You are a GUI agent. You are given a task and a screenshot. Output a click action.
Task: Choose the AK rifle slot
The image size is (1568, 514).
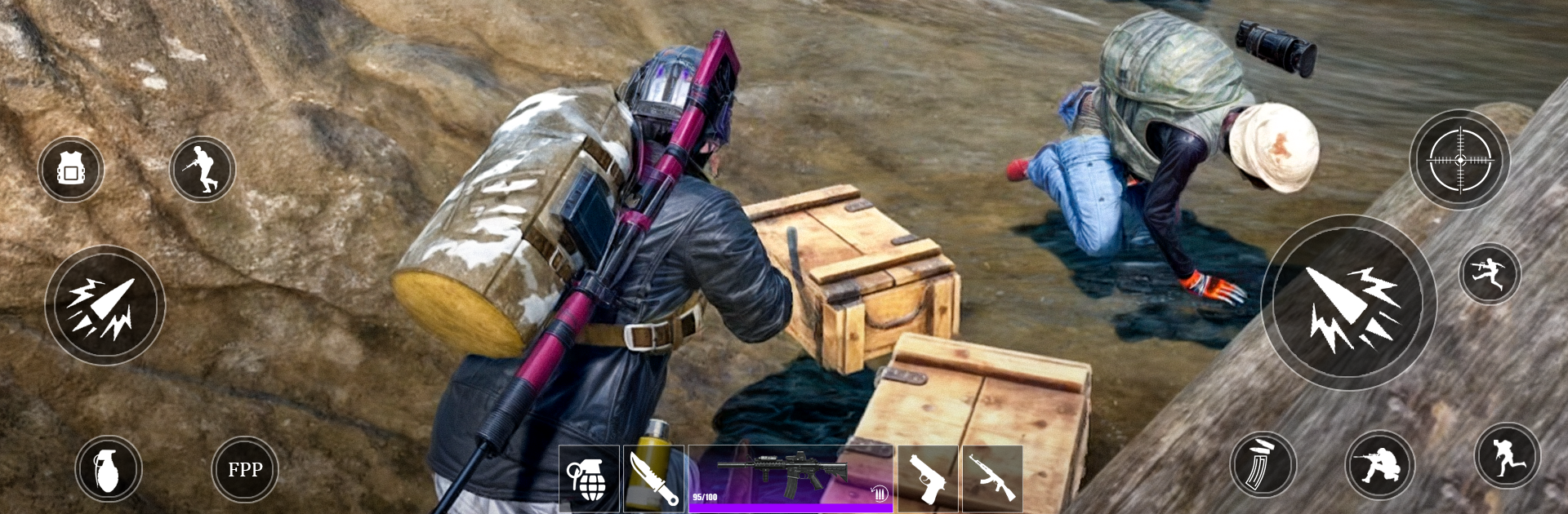[992, 479]
